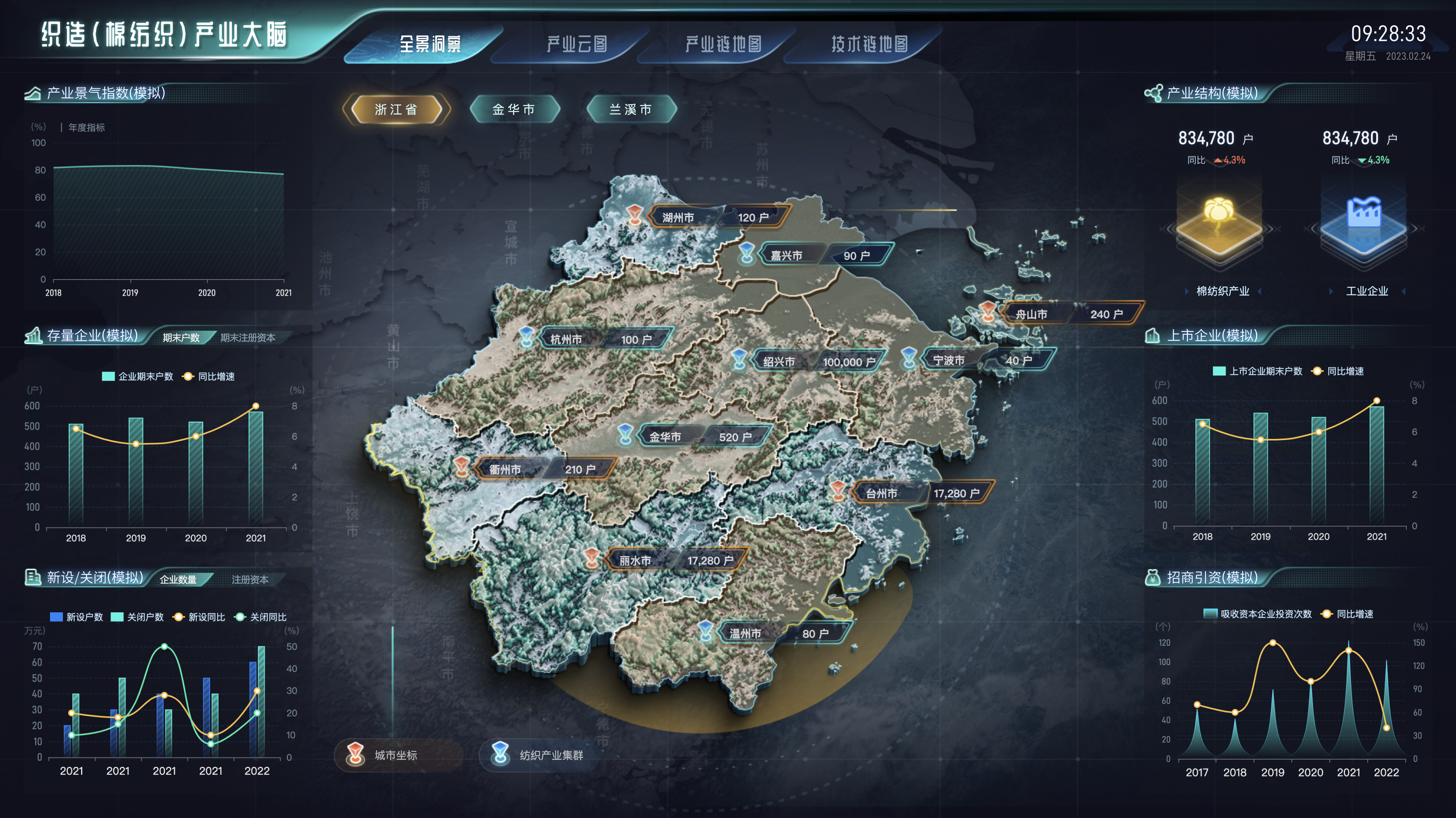Screen dimensions: 1456x818
Task: Toggle the 纺织产业集群 map legend entry
Action: click(x=550, y=755)
